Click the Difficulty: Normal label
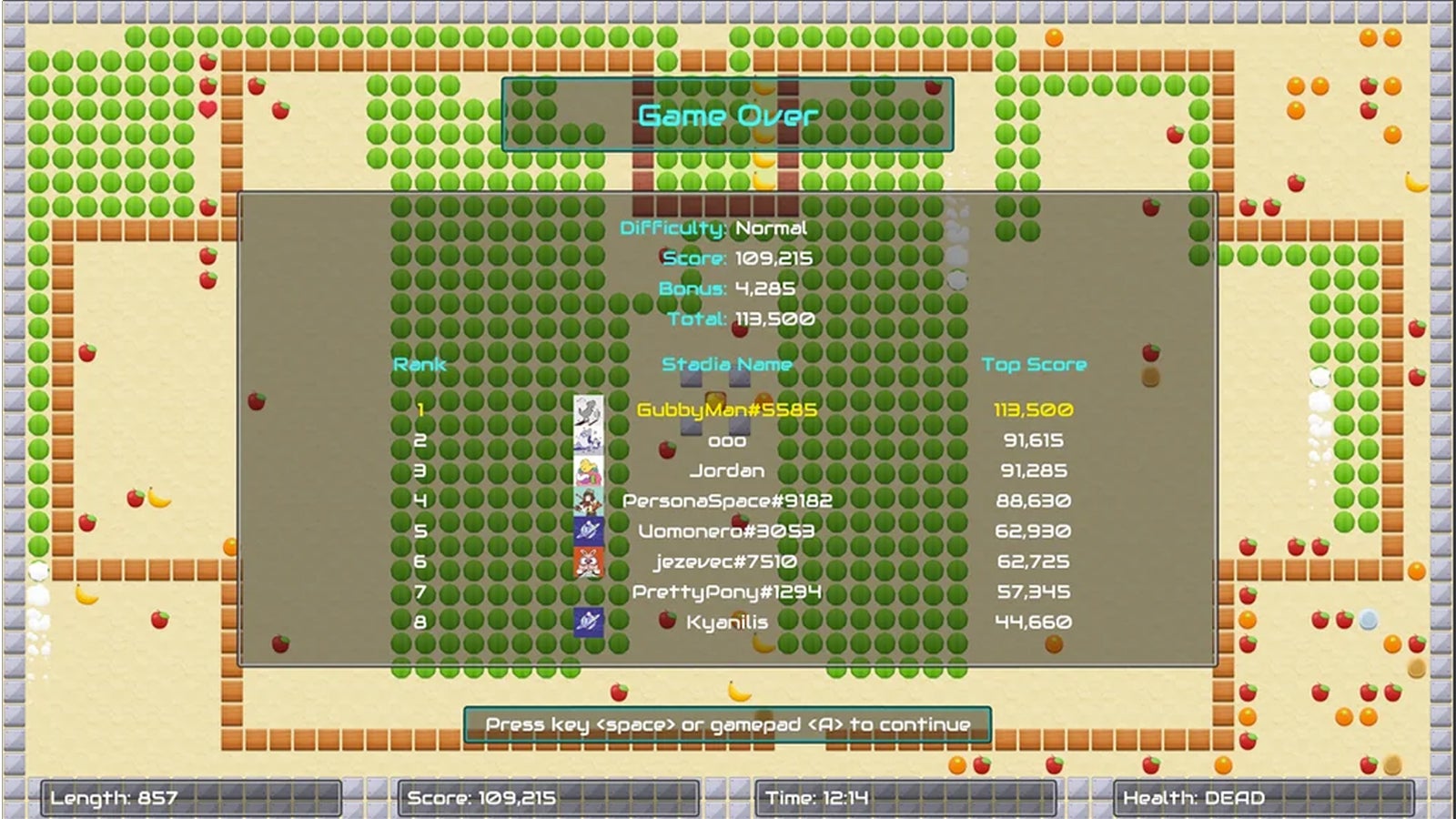Viewport: 1456px width, 819px height. 714,228
